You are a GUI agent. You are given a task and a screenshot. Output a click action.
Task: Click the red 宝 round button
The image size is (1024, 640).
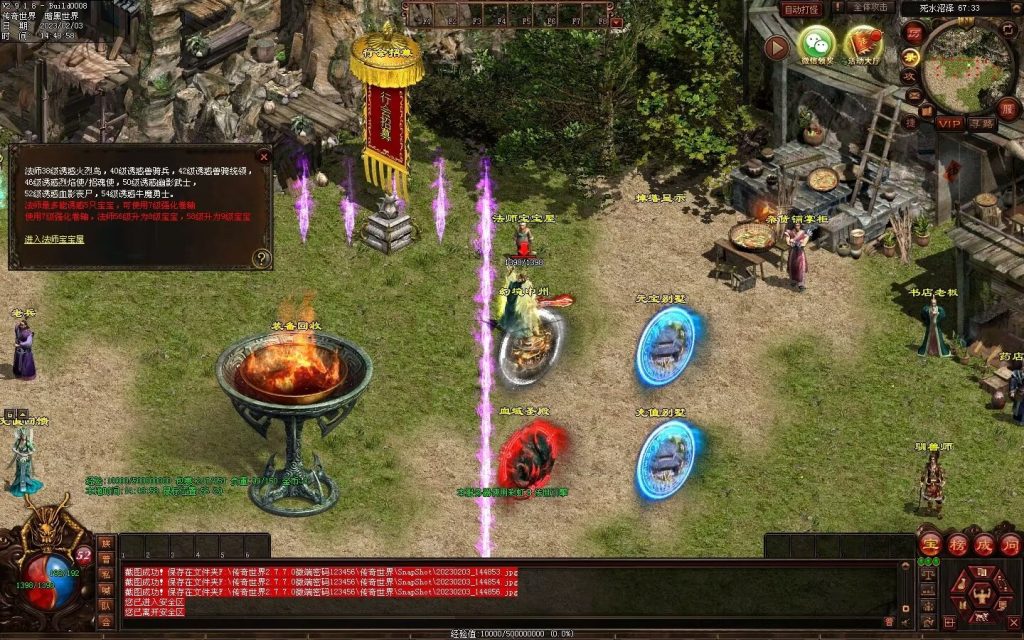(930, 544)
